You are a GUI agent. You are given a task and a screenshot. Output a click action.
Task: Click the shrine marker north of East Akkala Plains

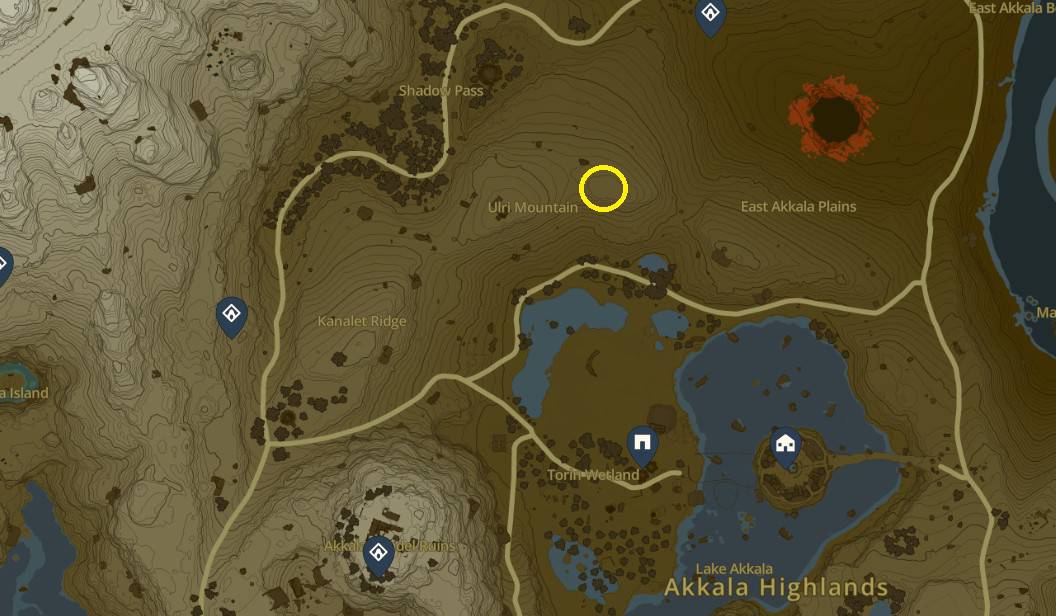[x=710, y=15]
